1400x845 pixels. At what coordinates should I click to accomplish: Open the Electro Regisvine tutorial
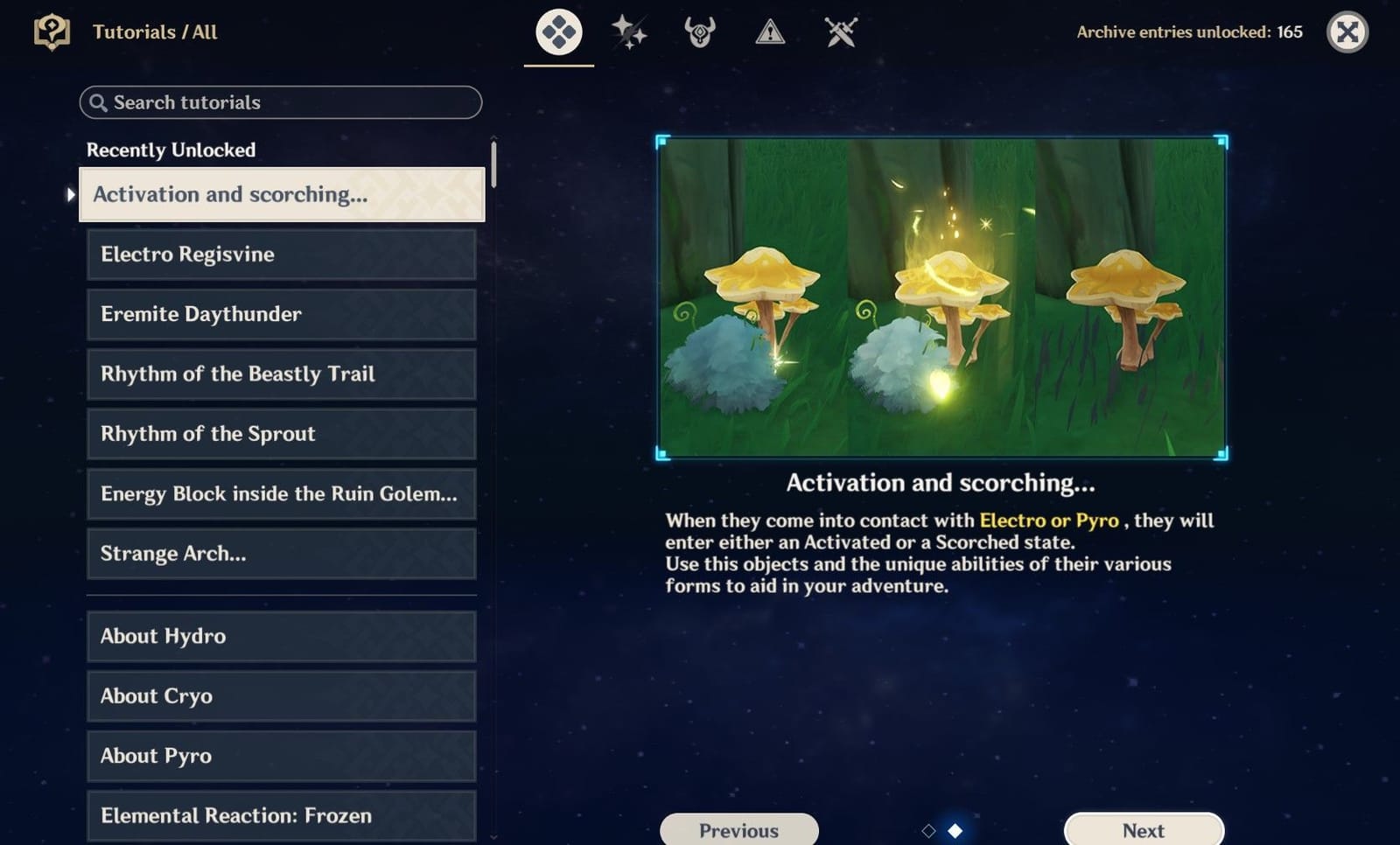280,255
